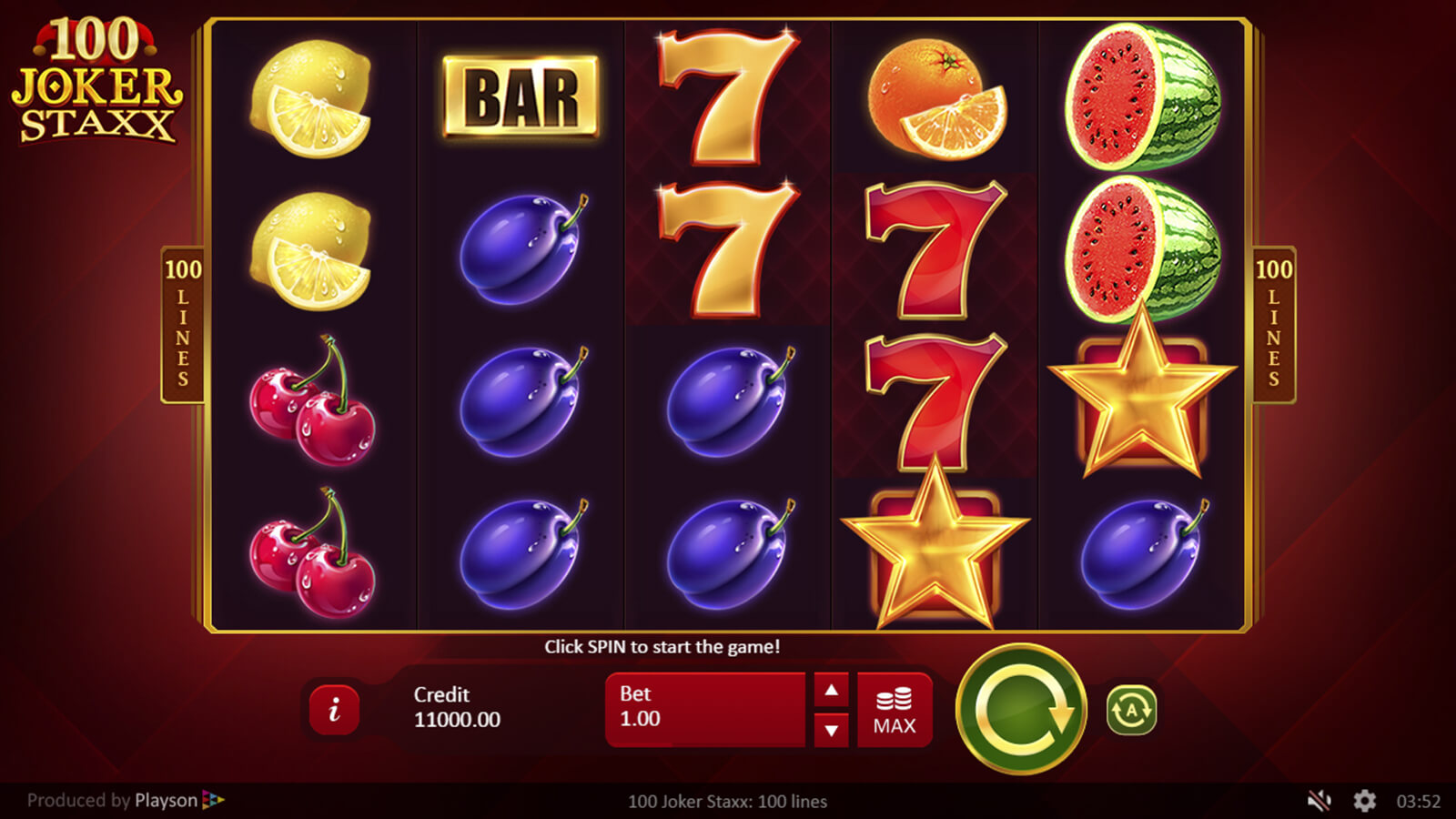This screenshot has width=1456, height=819.
Task: Click the left 100 Lines tab
Action: click(183, 324)
